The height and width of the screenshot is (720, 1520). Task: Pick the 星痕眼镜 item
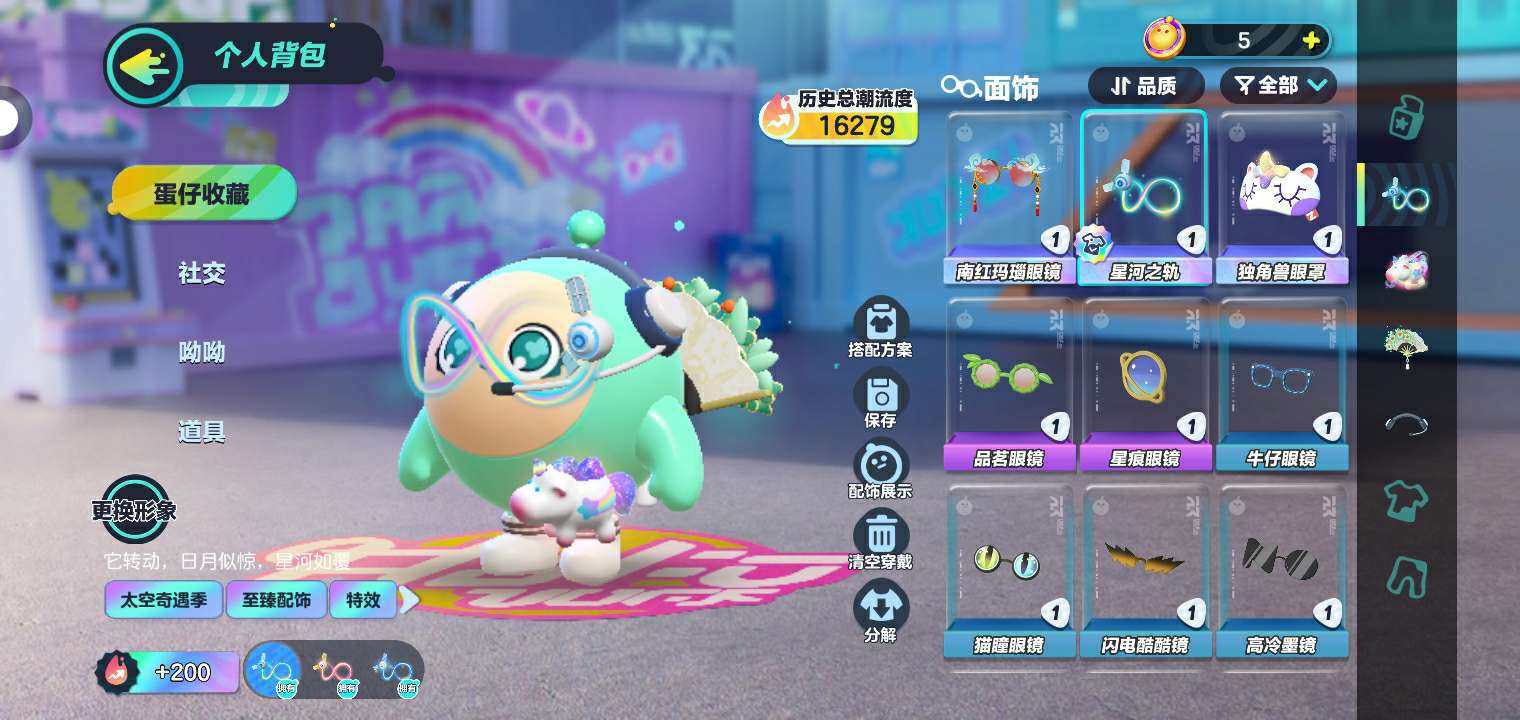1144,384
